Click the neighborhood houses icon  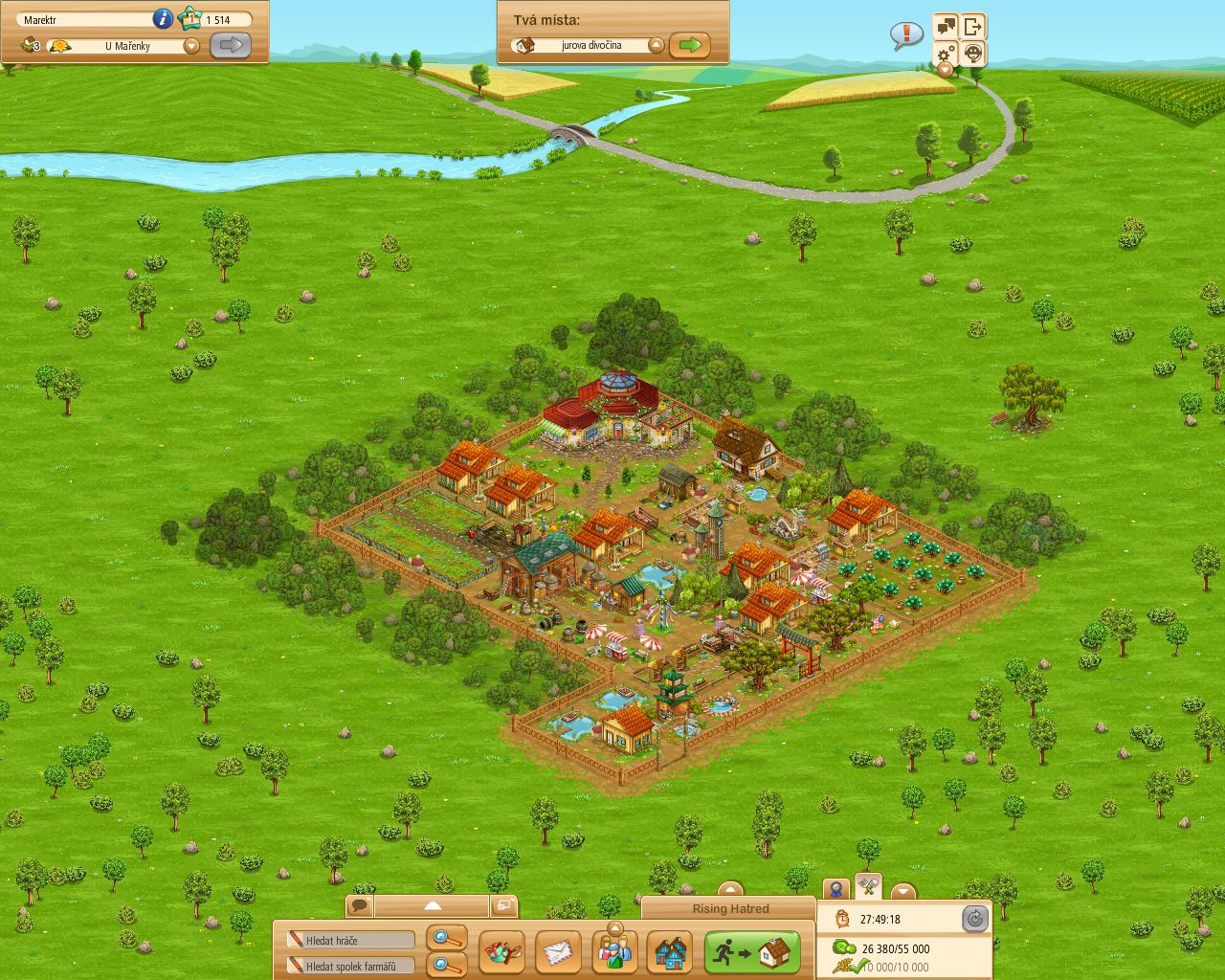click(670, 952)
